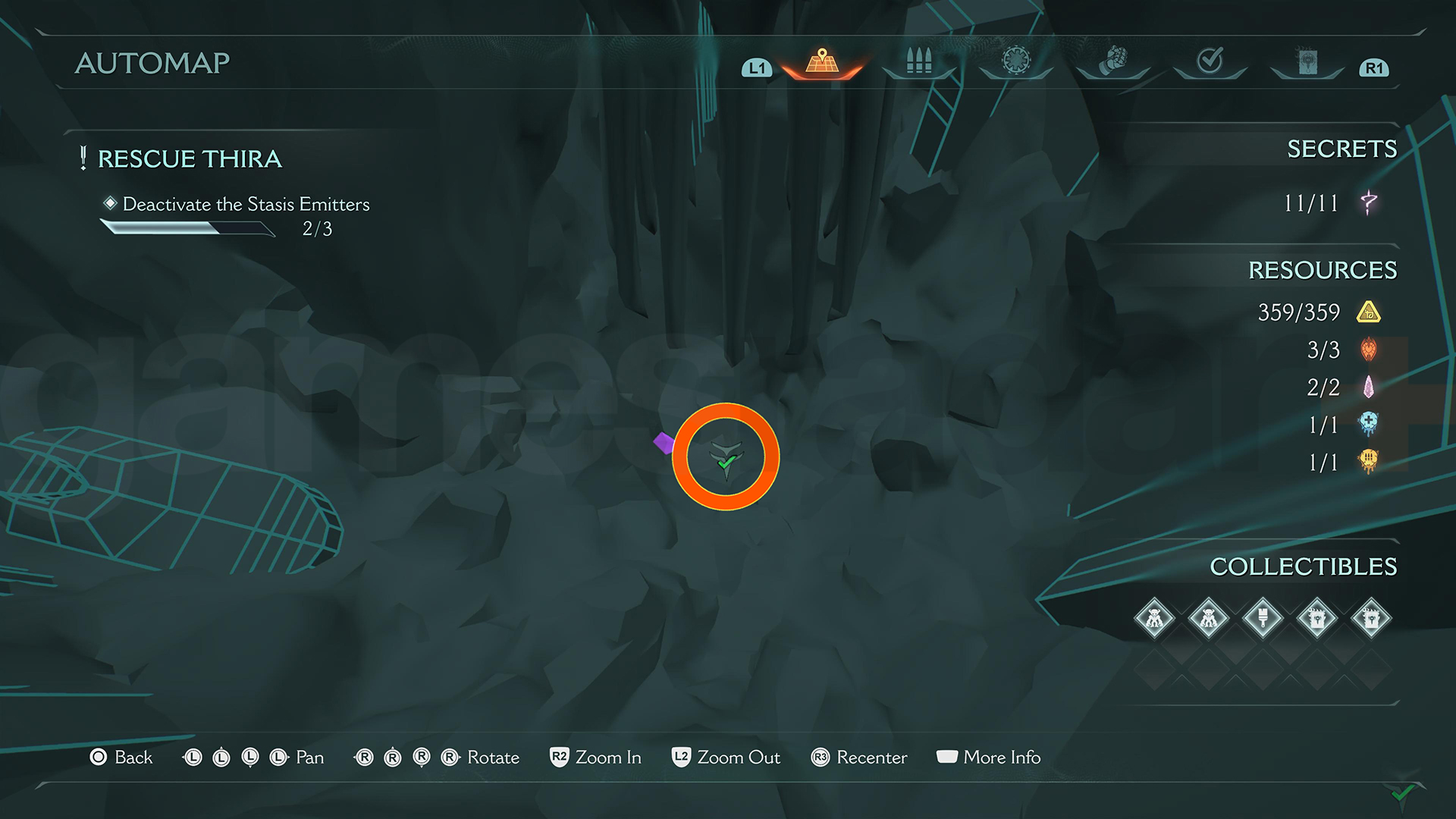This screenshot has width=1456, height=819.
Task: Select the paintbrush collectible icon
Action: [1263, 619]
